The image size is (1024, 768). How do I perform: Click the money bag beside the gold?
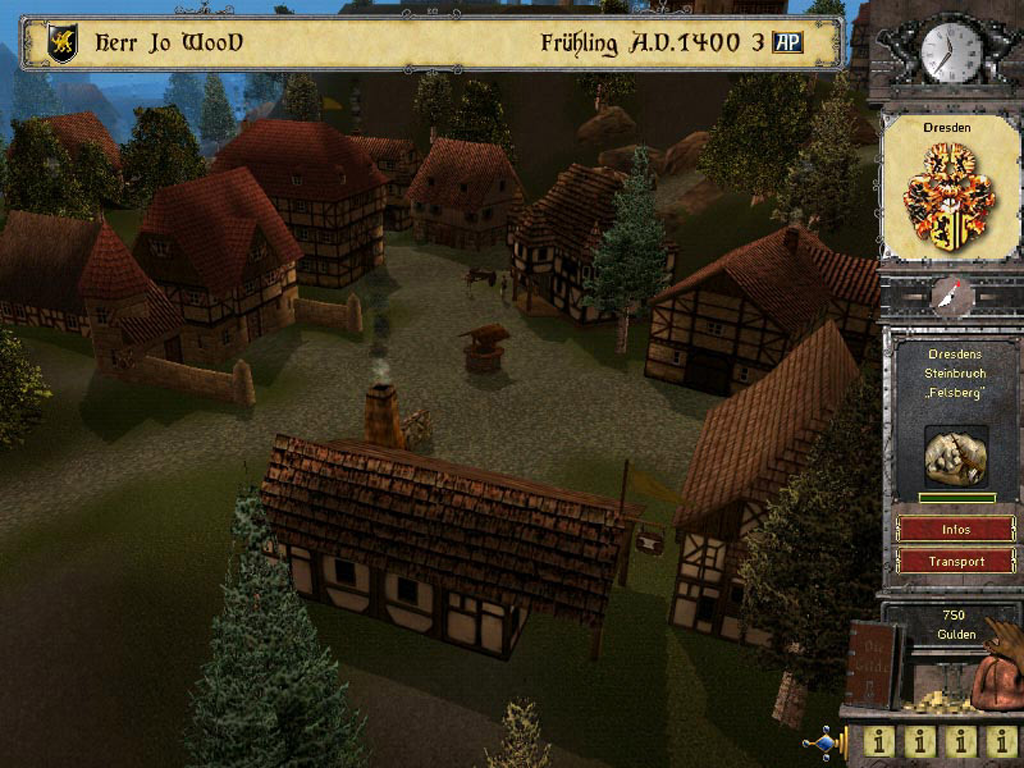tap(999, 676)
